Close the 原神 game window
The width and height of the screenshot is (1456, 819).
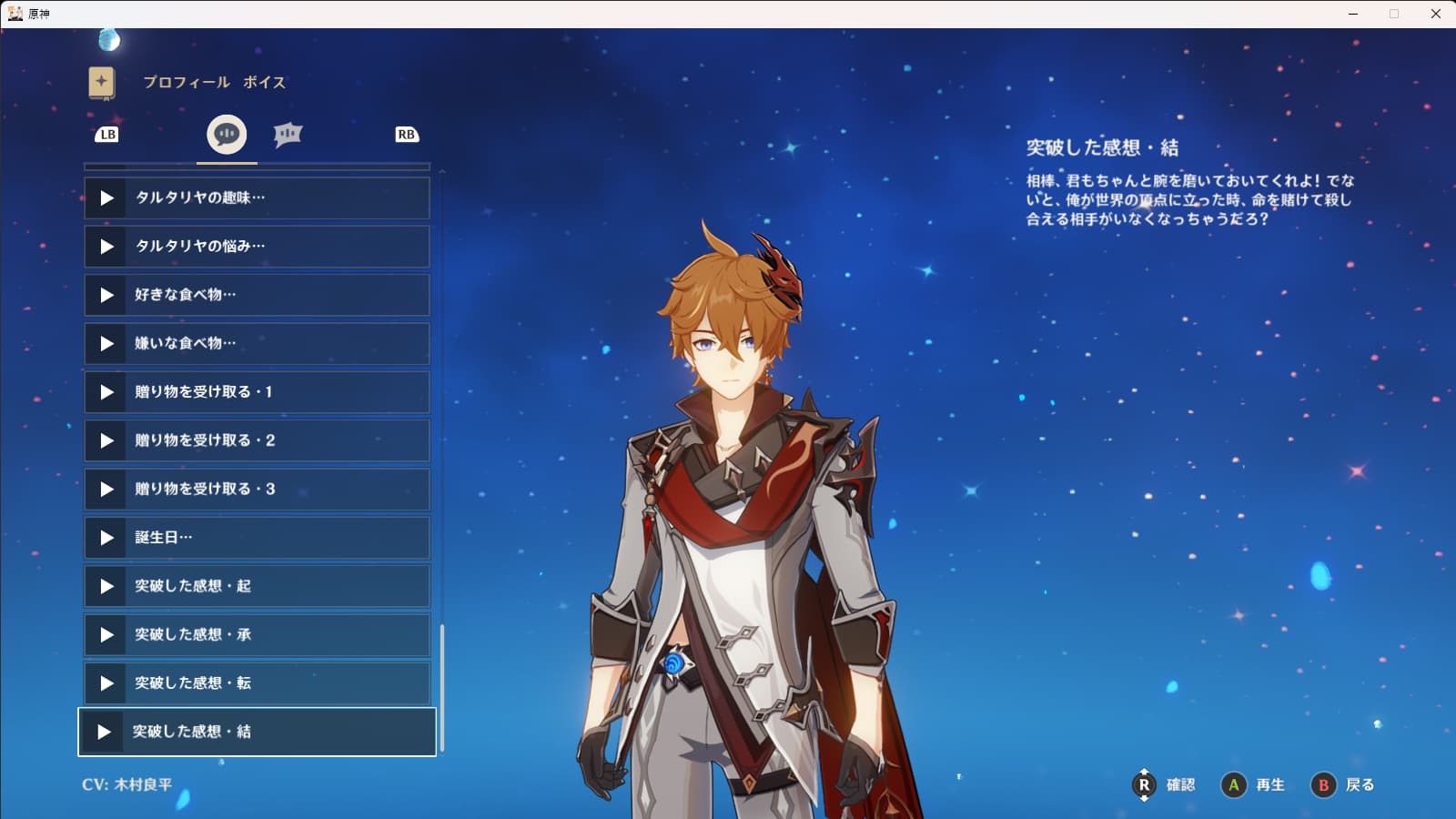[1435, 14]
